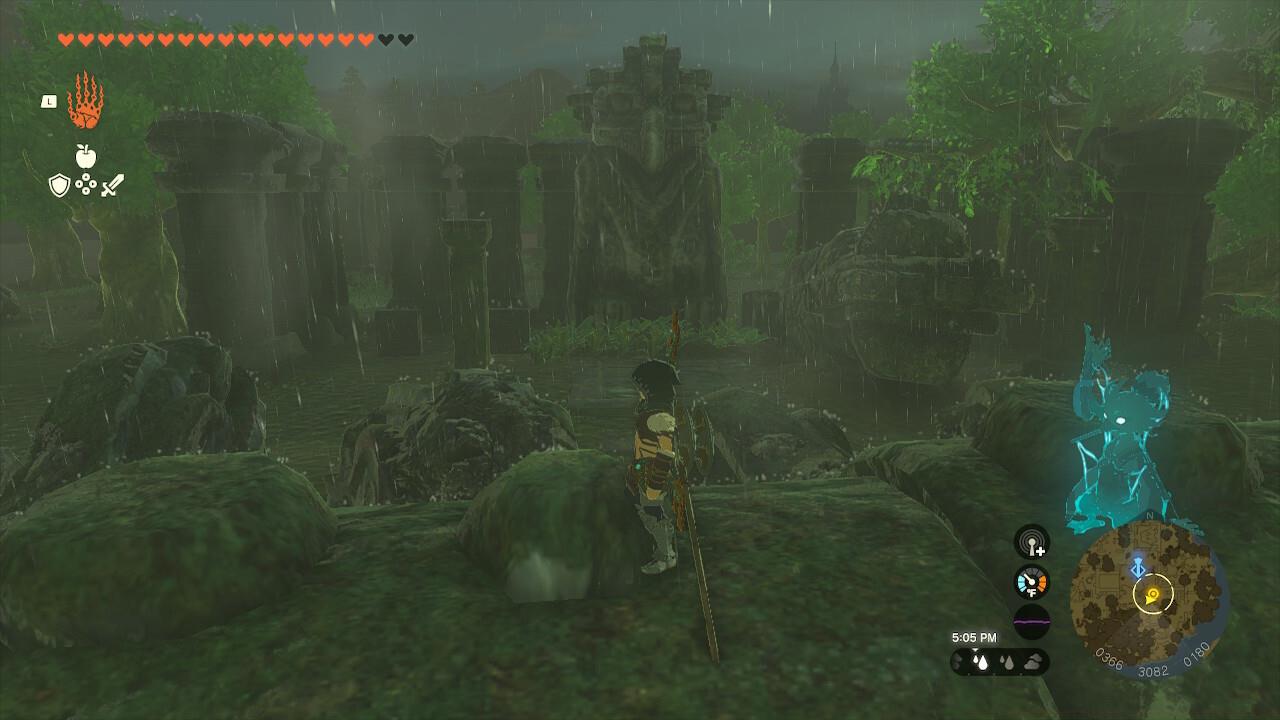Choose the sword weapon quick-select icon

[x=111, y=185]
